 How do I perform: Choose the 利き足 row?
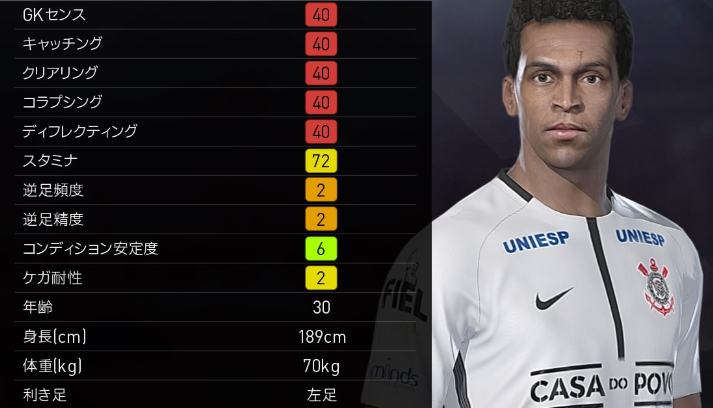(215, 395)
